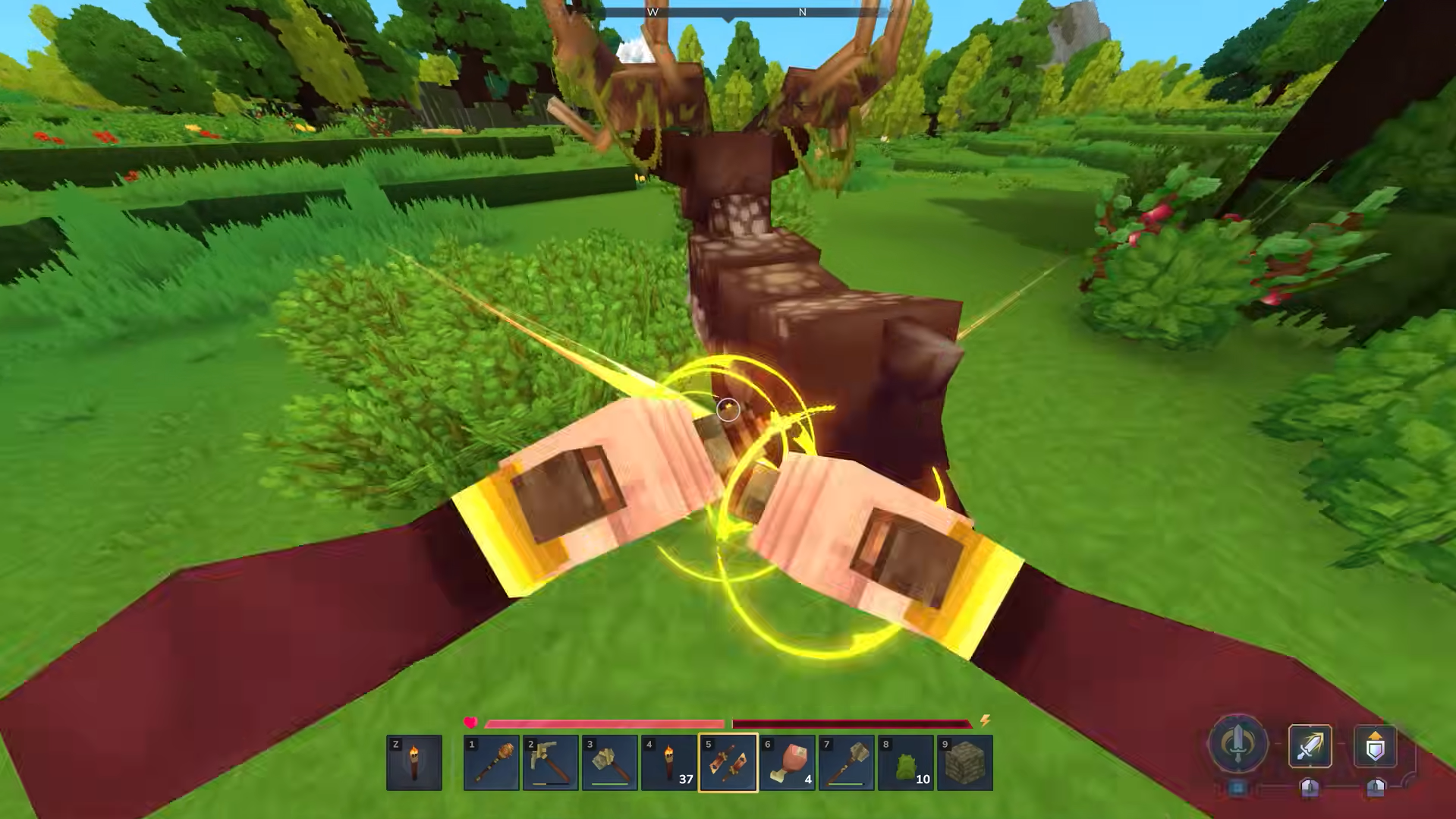Activate the shield boost ability
Image resolution: width=1456 pixels, height=819 pixels.
point(1376,747)
